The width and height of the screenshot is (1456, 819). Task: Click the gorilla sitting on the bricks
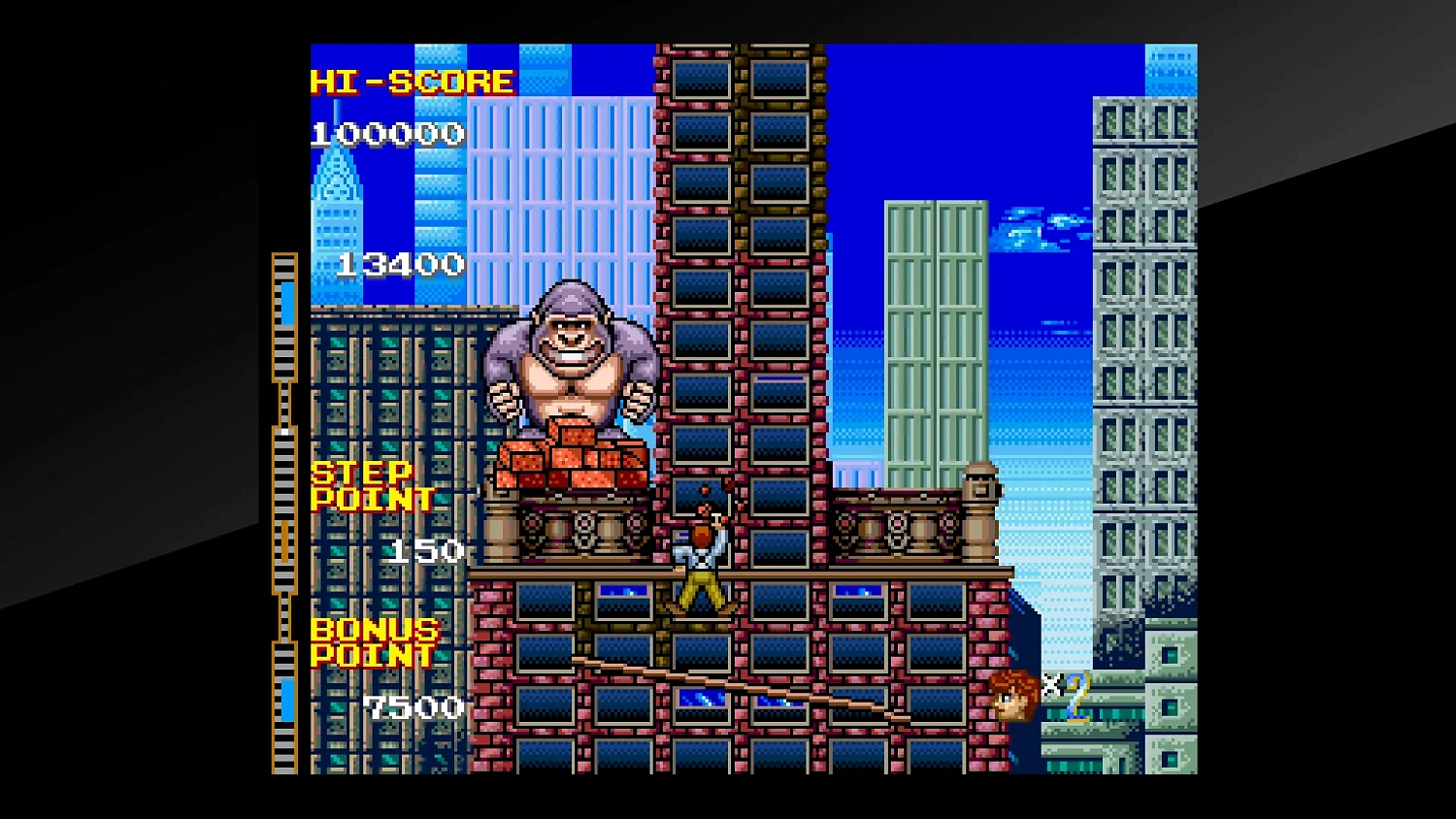pyautogui.click(x=575, y=359)
